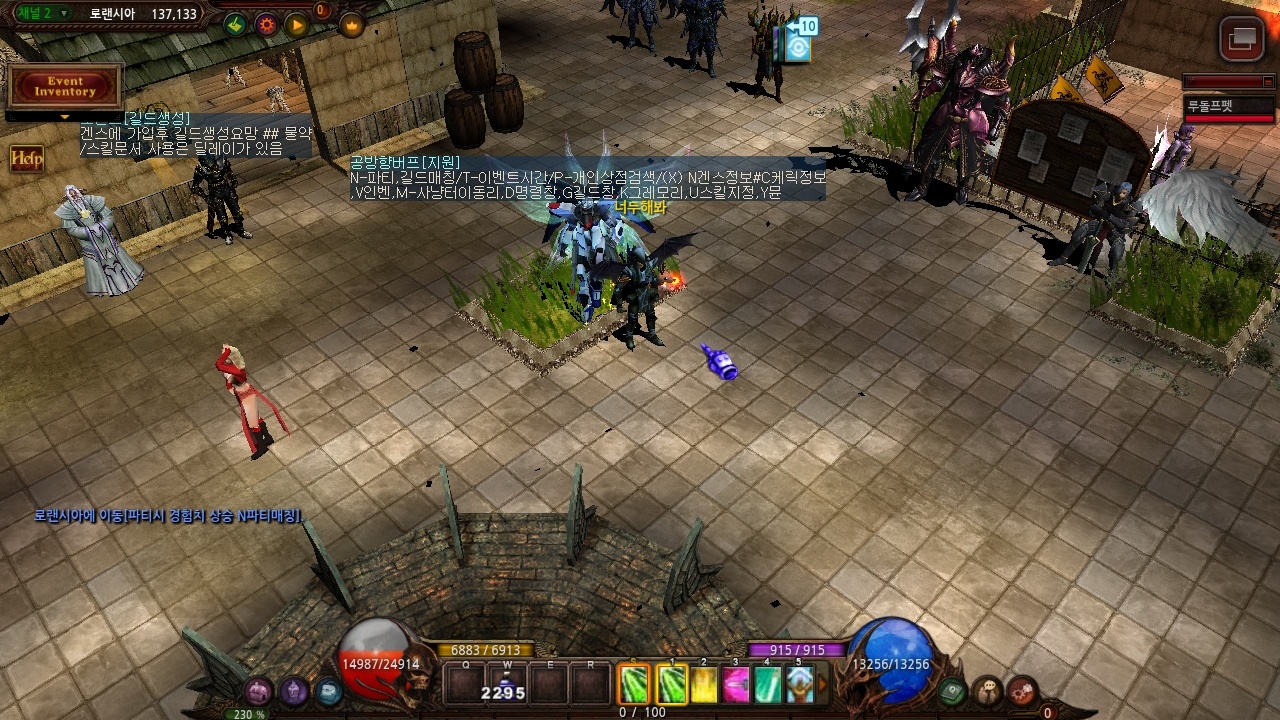The image size is (1280, 720).
Task: Toggle the window mode button
Action: click(x=1242, y=40)
